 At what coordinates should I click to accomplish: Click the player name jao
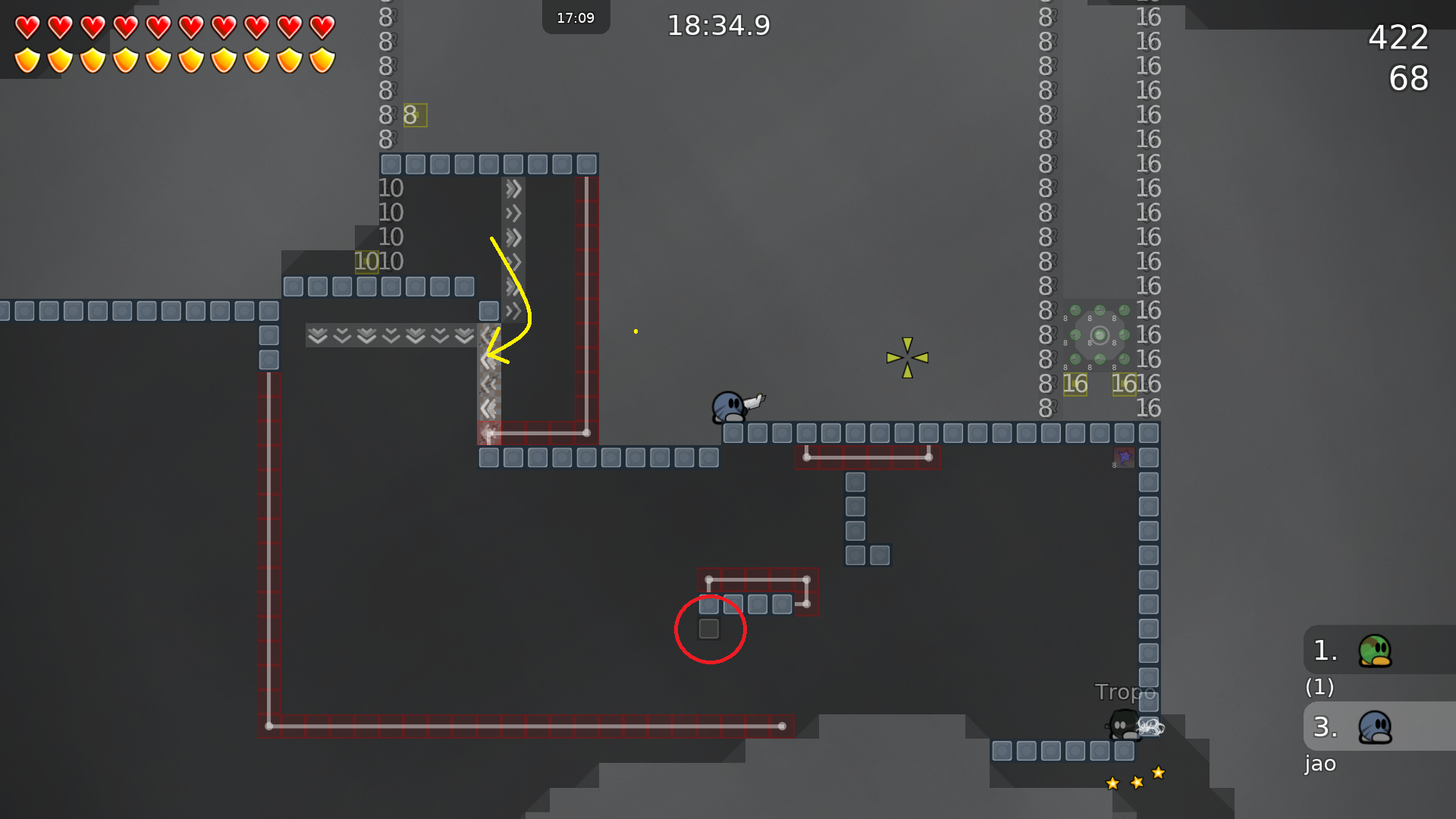point(1319,764)
